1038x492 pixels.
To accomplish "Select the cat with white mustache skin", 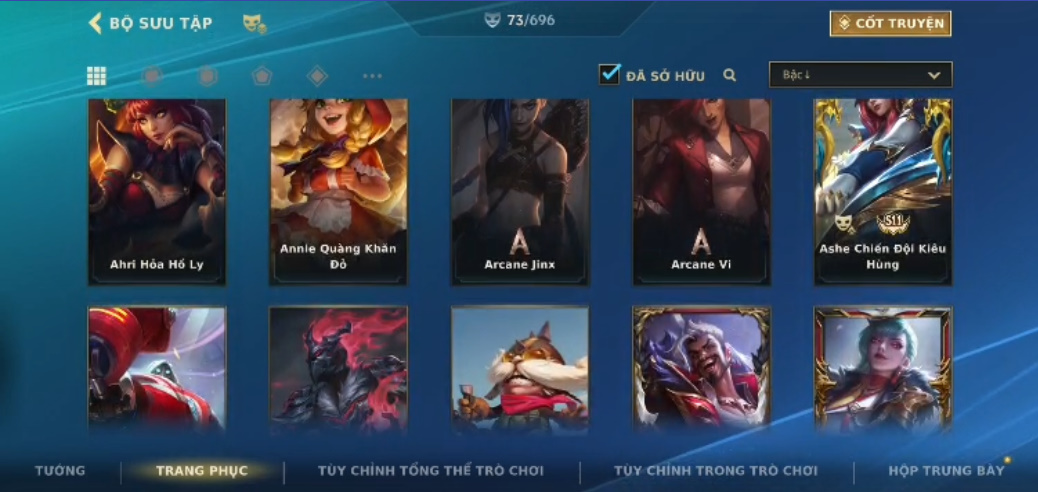I will point(520,368).
